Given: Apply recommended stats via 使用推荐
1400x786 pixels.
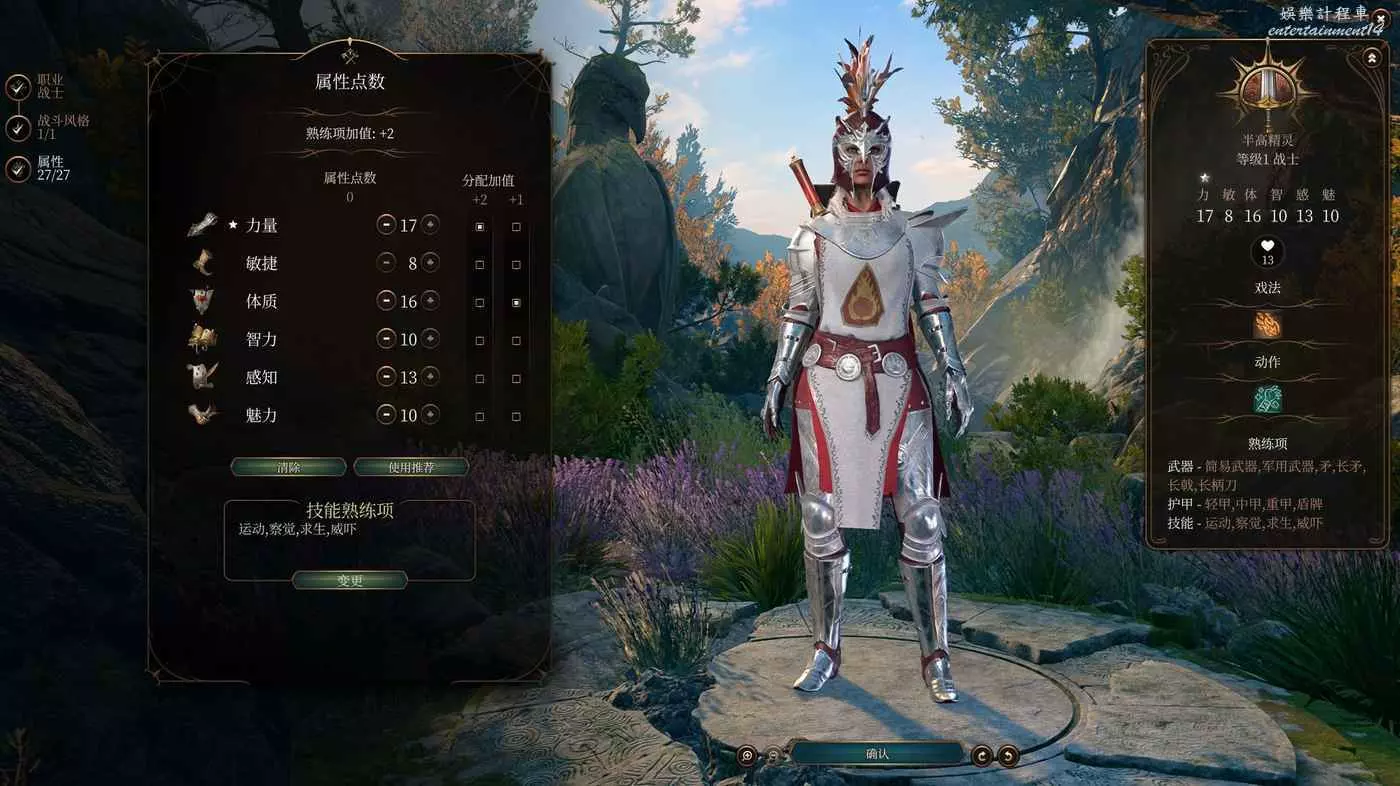Looking at the screenshot, I should click(411, 467).
